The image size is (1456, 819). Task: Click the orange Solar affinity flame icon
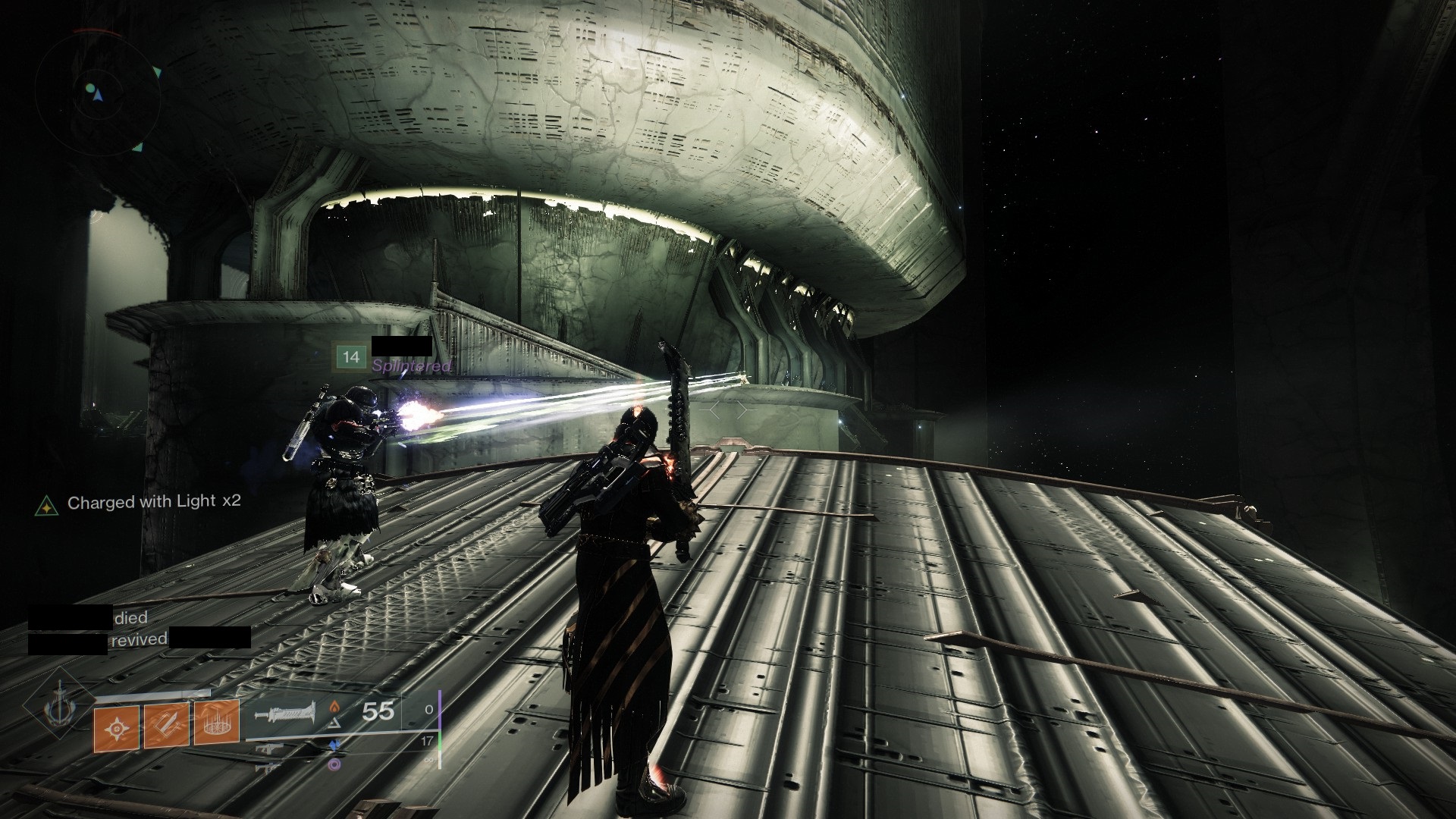pos(334,707)
